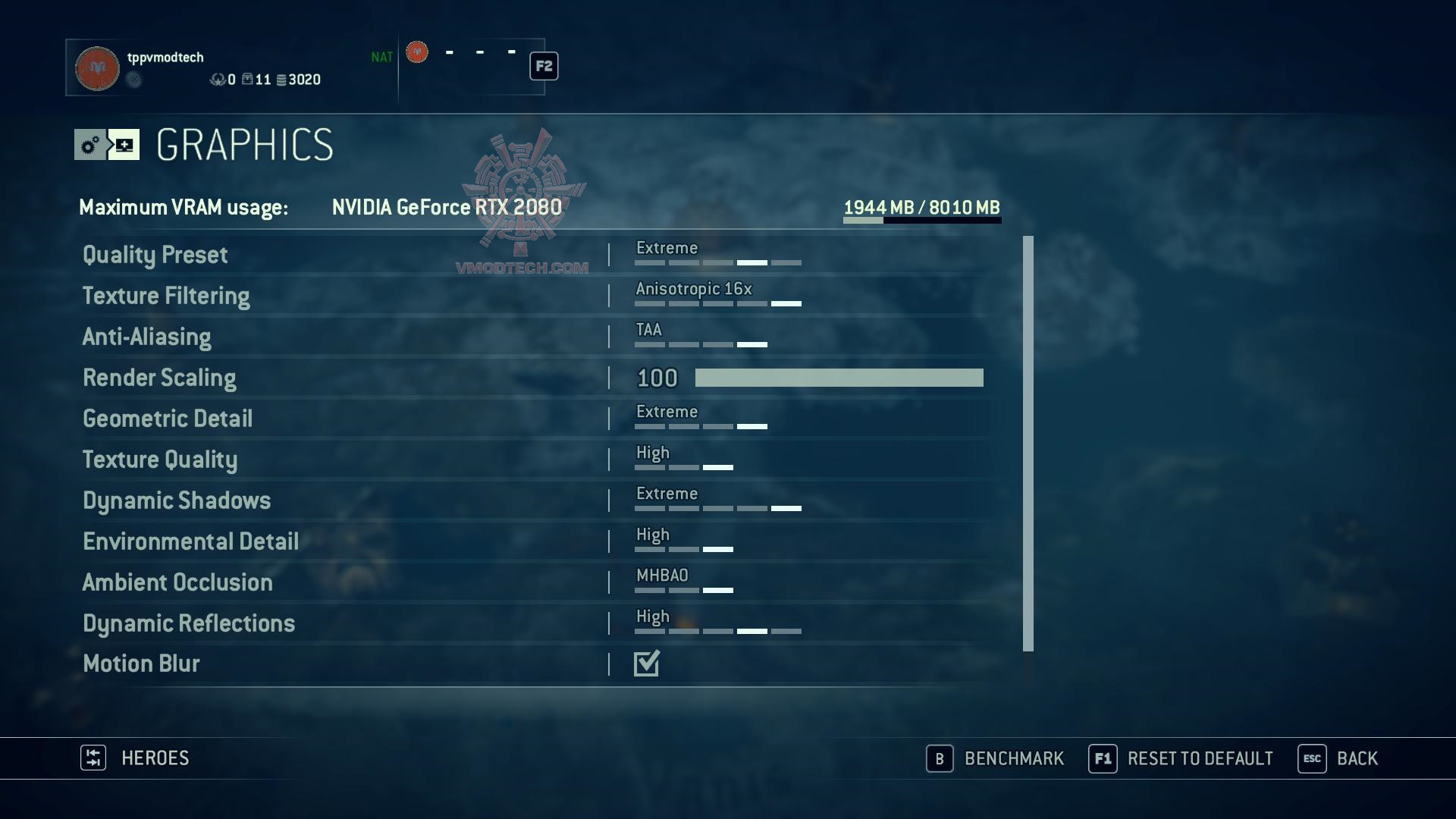Click Reset to Default
Screen dimensions: 1456x819
[1181, 758]
